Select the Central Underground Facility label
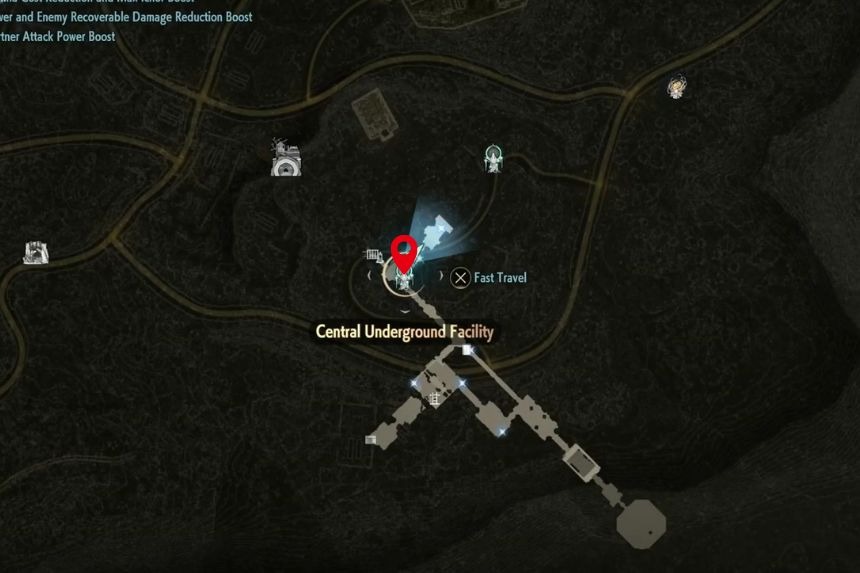The width and height of the screenshot is (860, 573). (x=404, y=332)
